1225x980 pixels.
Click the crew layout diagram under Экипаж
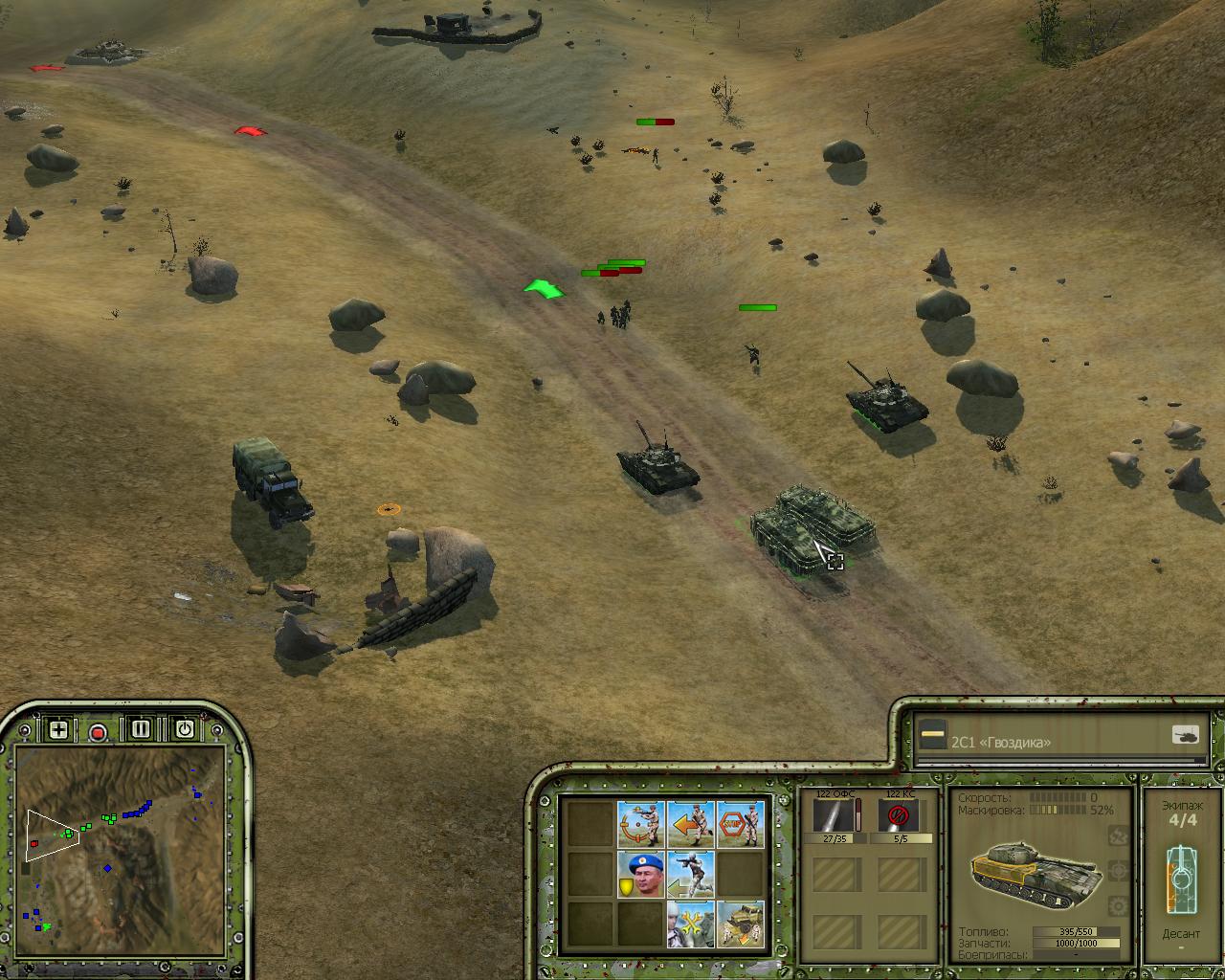coord(1181,879)
